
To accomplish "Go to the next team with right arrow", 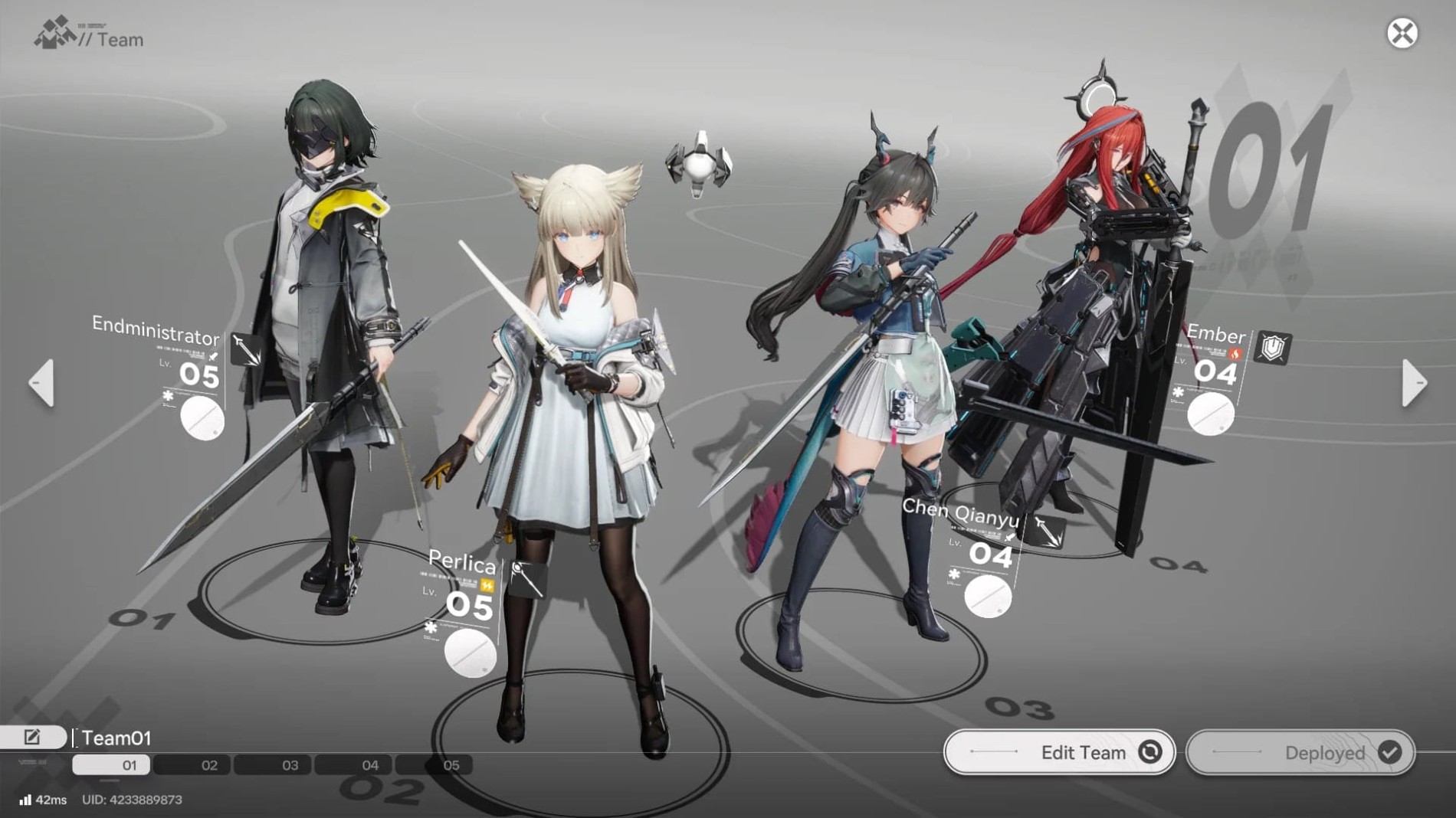I will point(1413,382).
